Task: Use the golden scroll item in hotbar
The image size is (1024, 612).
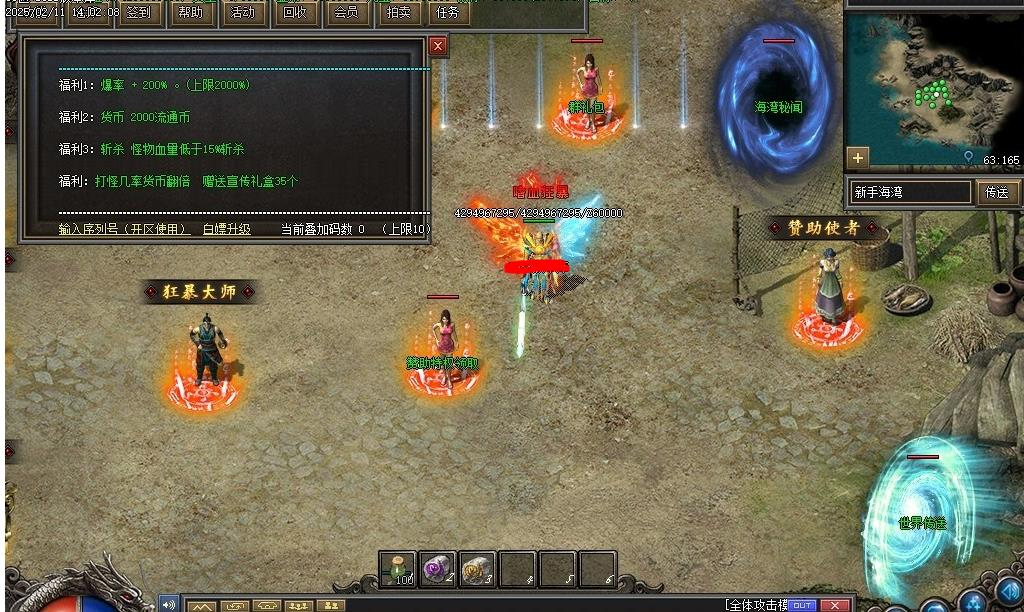Action: click(x=478, y=569)
